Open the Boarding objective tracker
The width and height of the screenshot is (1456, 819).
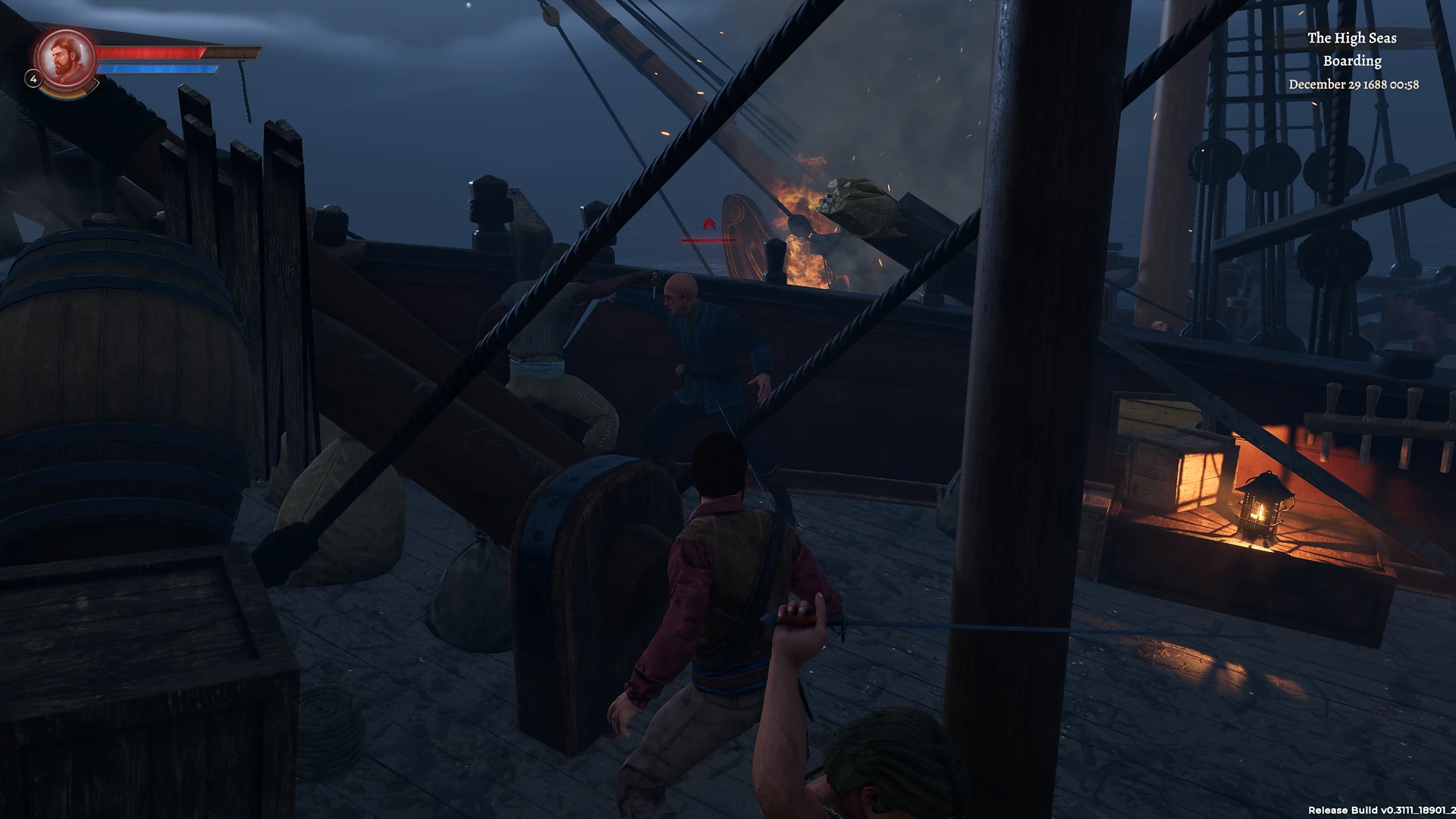[1352, 61]
